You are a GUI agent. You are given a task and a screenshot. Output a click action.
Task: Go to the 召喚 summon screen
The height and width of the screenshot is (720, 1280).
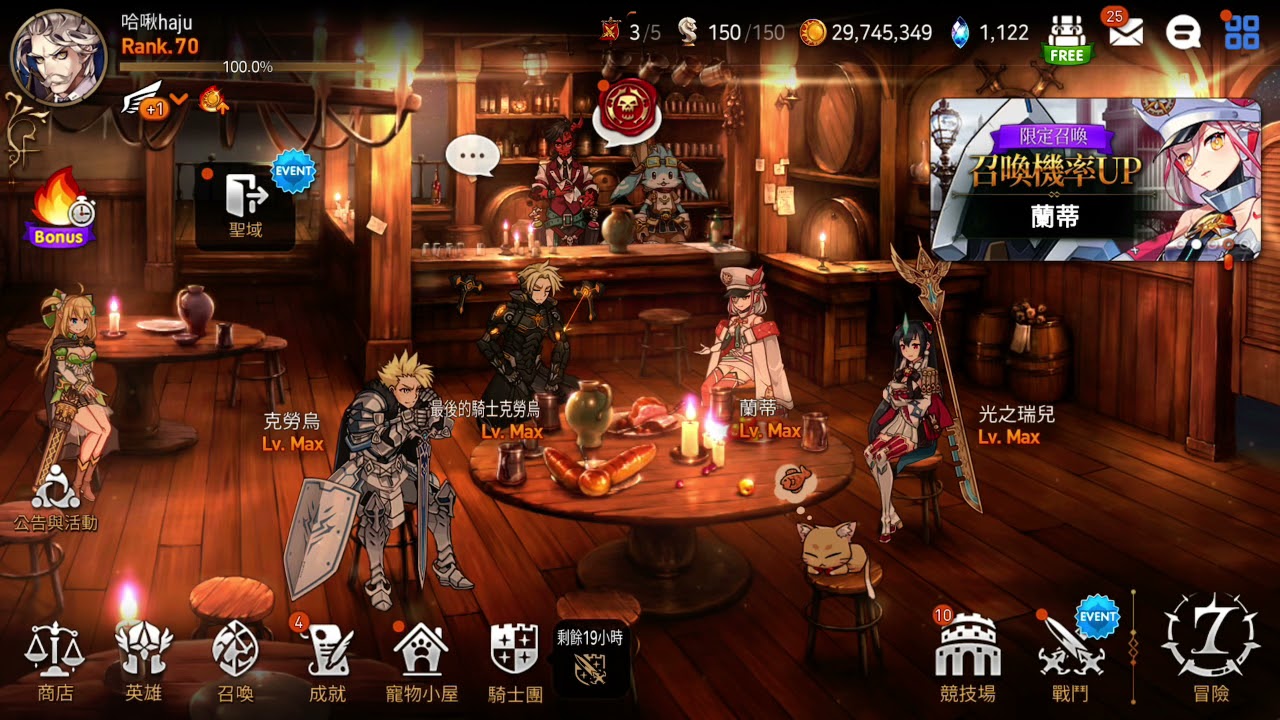pyautogui.click(x=236, y=661)
